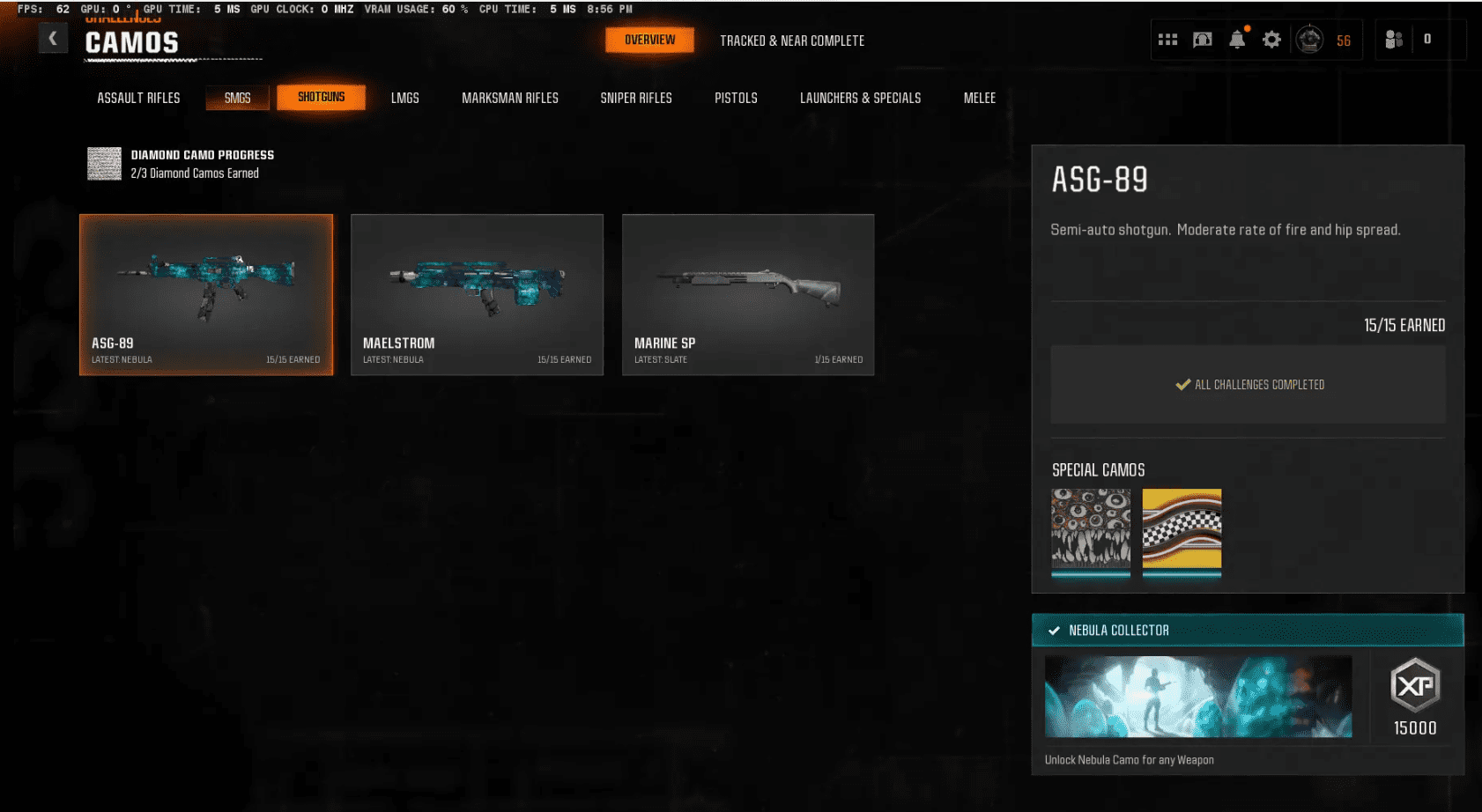Open the Marine SP camo challenges

coord(747,294)
